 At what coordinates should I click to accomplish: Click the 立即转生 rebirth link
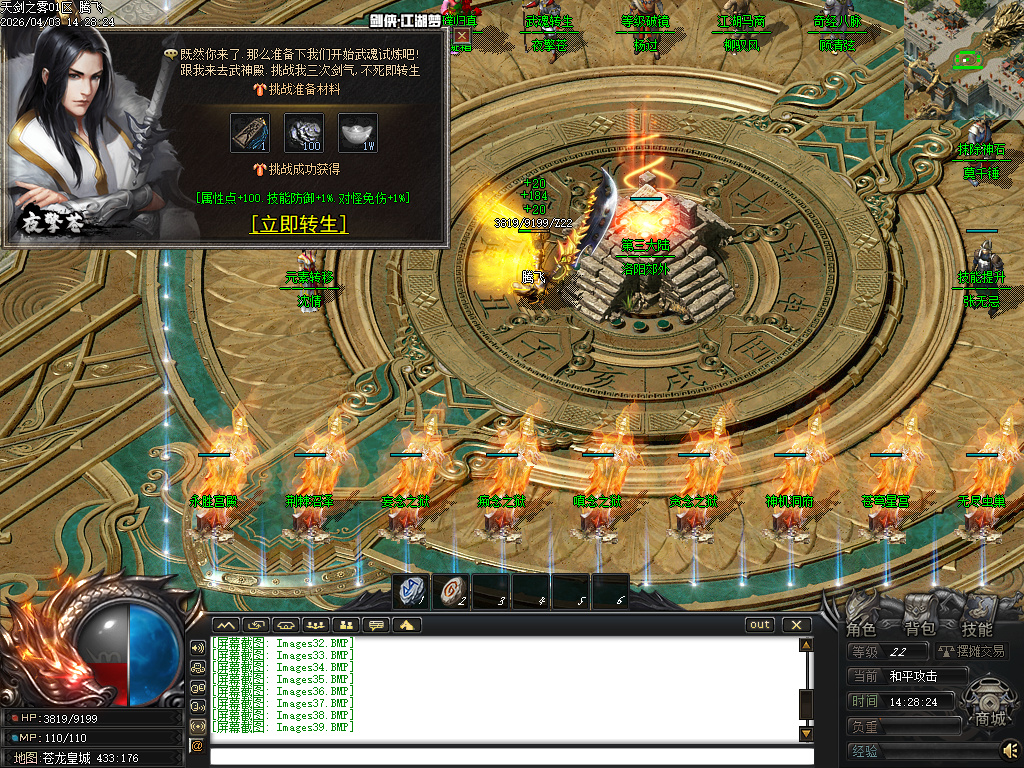(x=298, y=223)
